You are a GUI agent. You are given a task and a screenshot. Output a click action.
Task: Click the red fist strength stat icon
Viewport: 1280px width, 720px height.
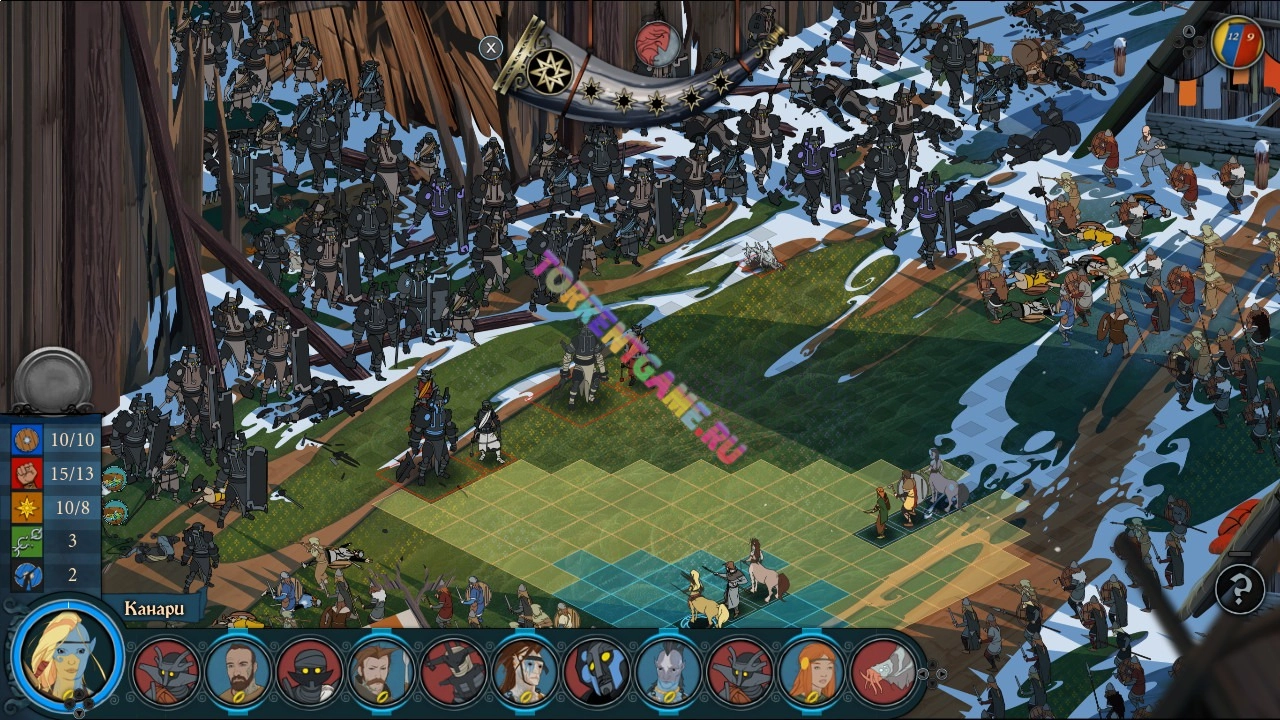[27, 473]
